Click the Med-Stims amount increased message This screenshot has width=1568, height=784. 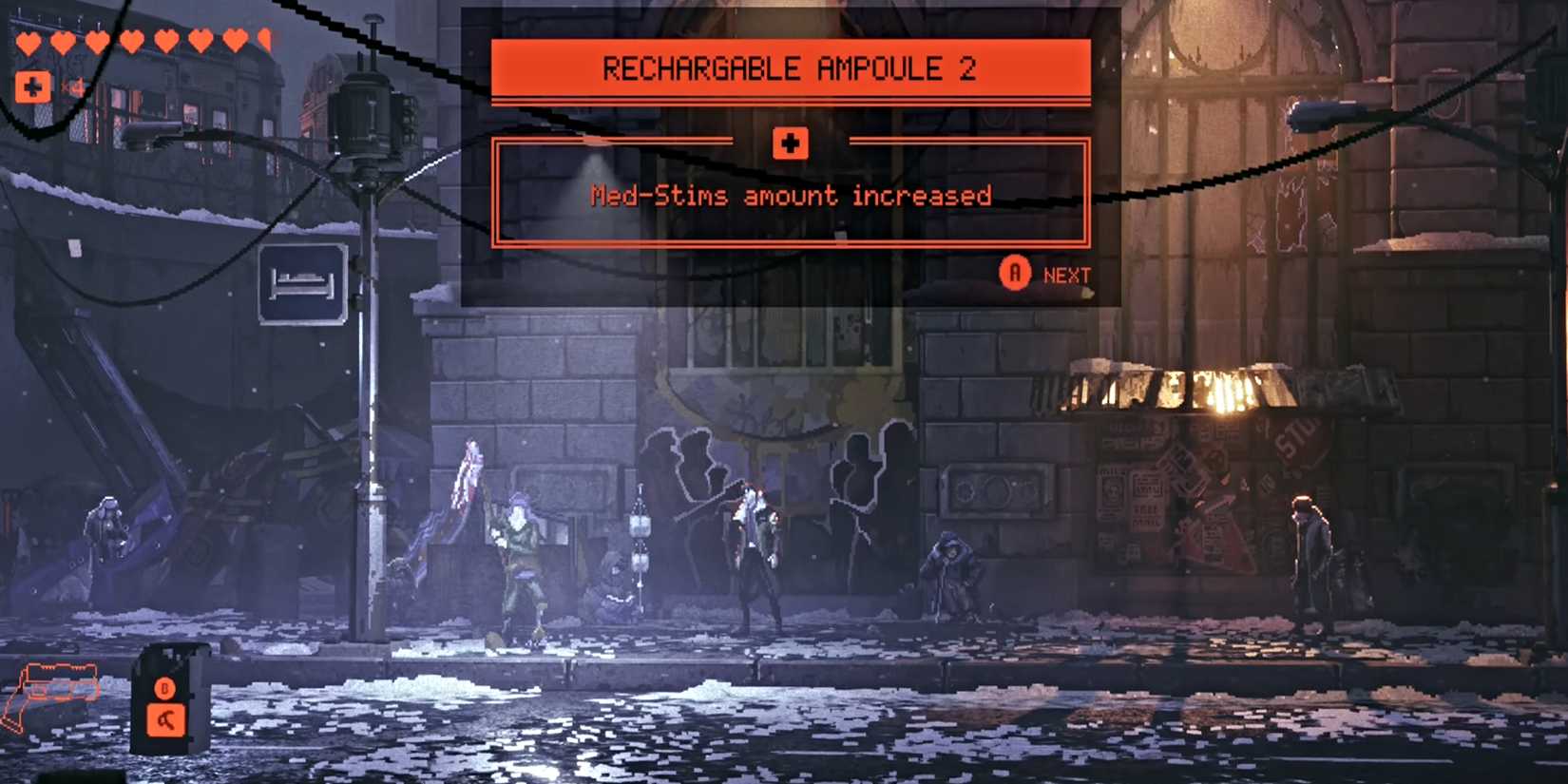pyautogui.click(x=790, y=196)
